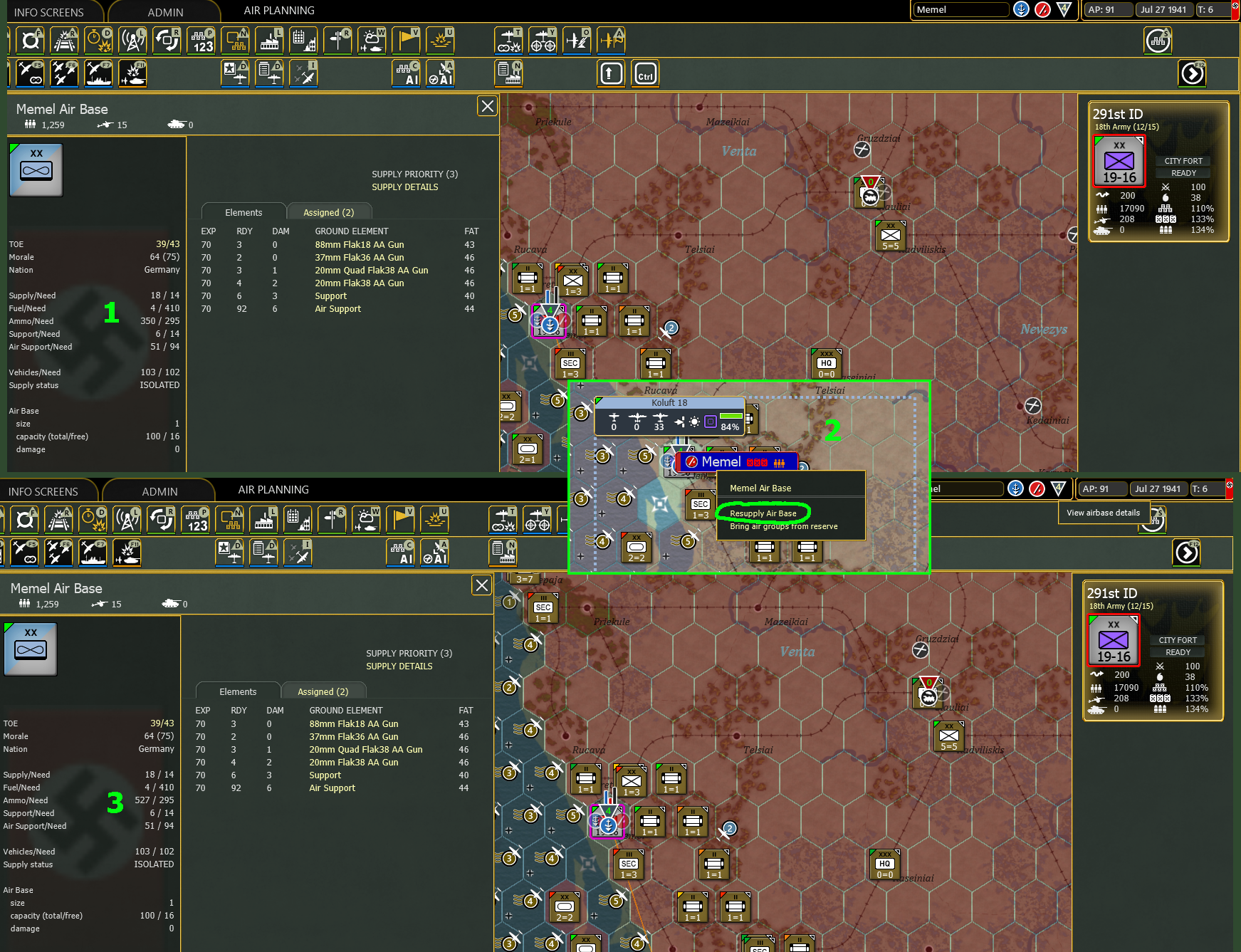
Task: Open the INFO SCREENS menu
Action: tap(50, 11)
